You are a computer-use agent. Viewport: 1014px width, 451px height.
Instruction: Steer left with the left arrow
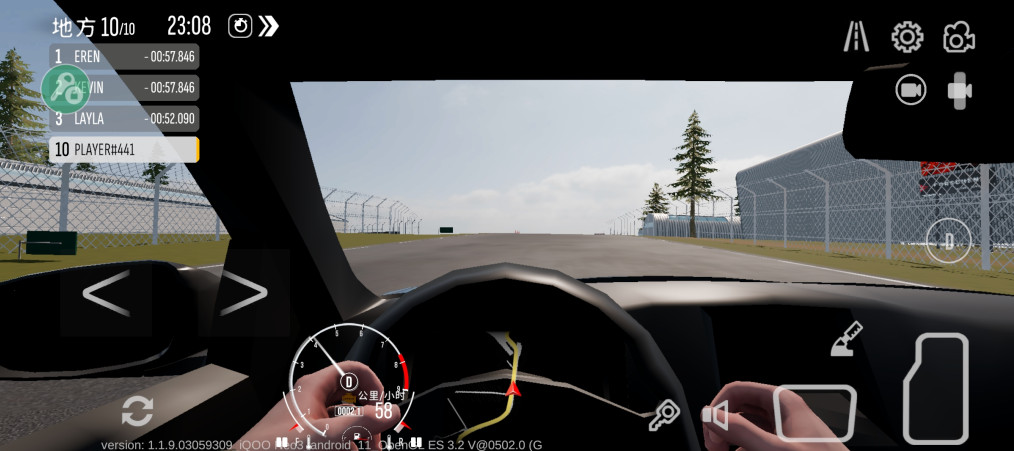pyautogui.click(x=105, y=293)
